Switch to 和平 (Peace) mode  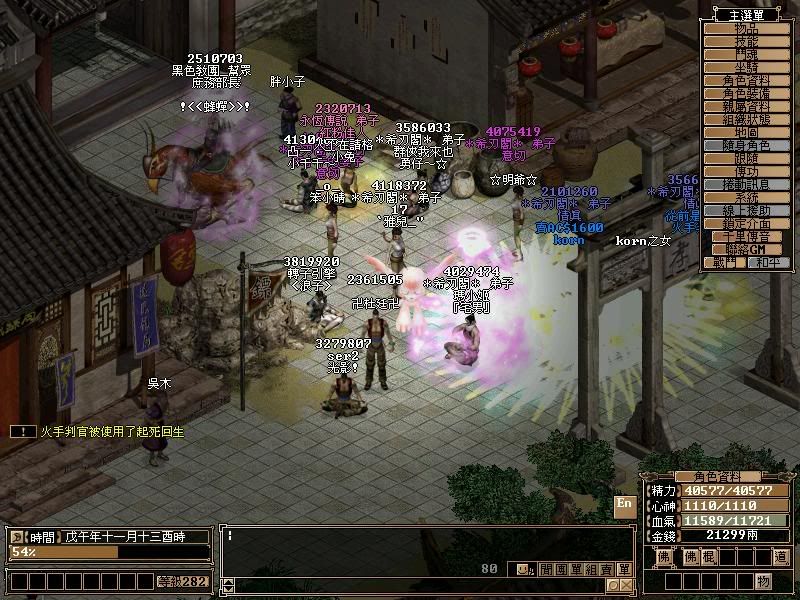point(766,262)
